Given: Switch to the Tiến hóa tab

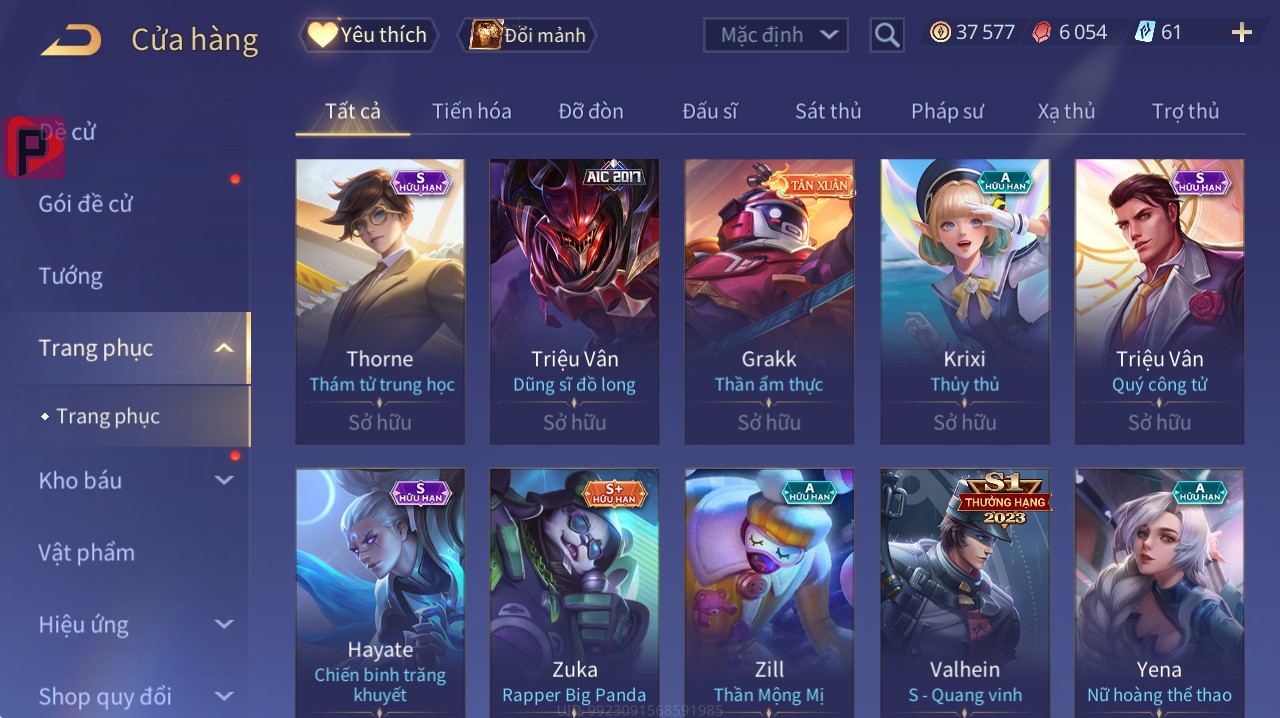Looking at the screenshot, I should [x=471, y=111].
